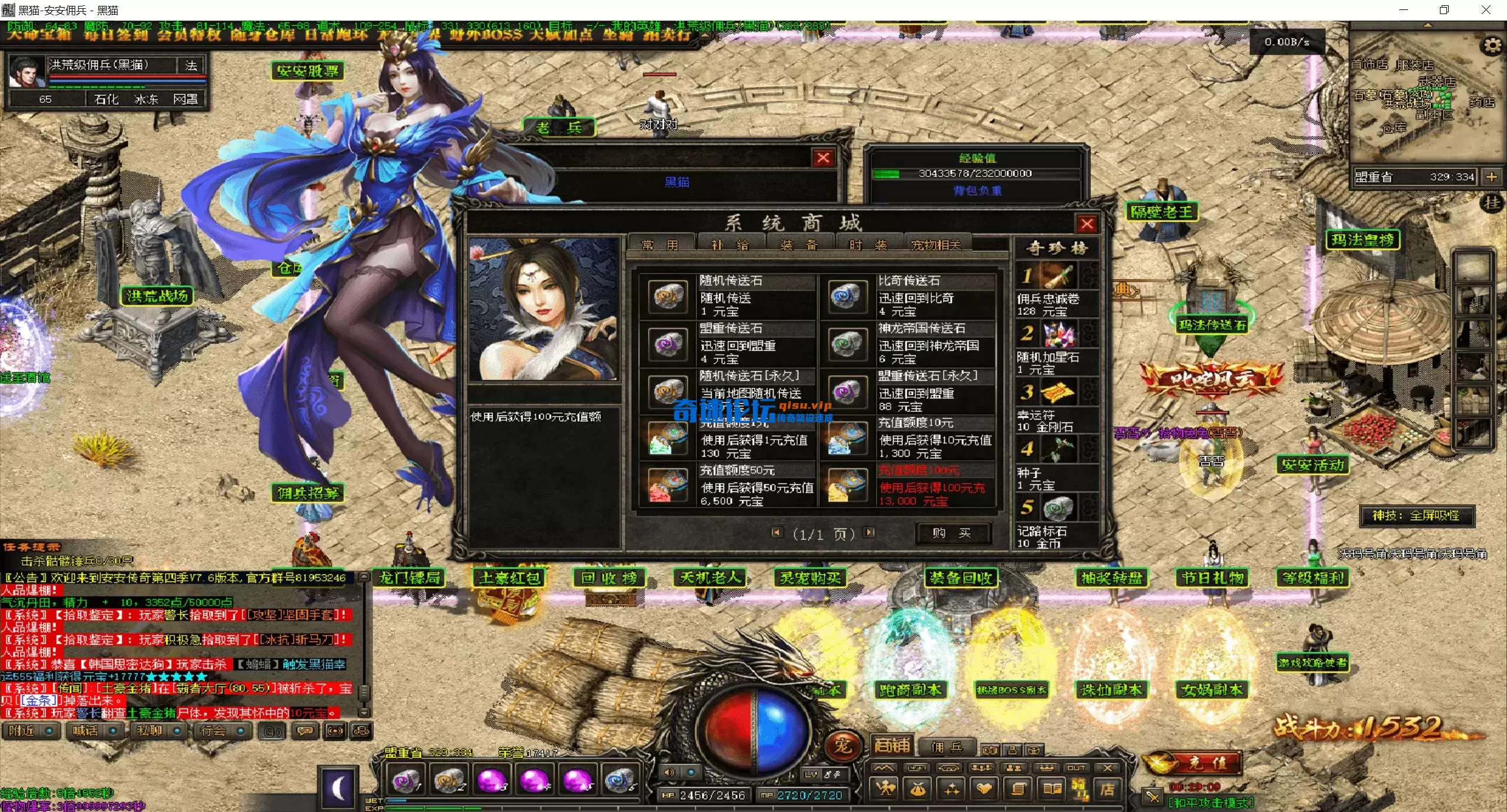The height and width of the screenshot is (812, 1507).
Task: Open the quest scroll icon in bottom toolbar
Action: coord(1018,788)
